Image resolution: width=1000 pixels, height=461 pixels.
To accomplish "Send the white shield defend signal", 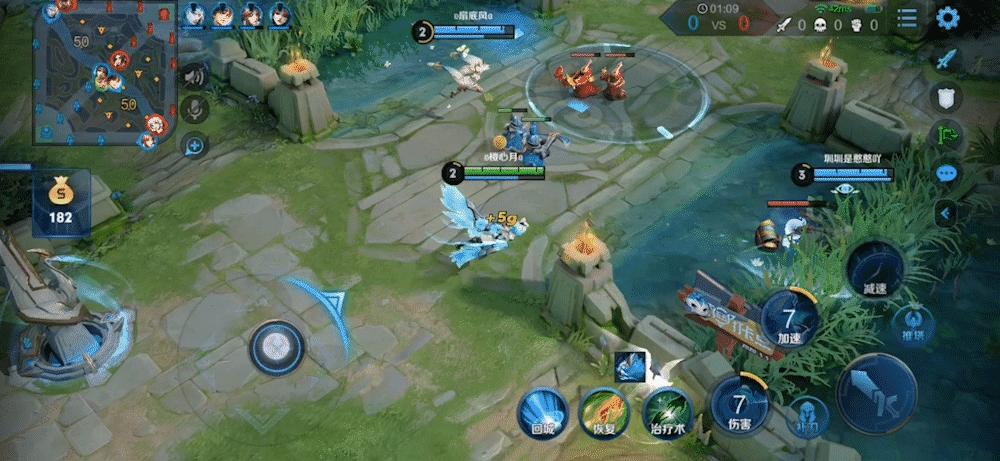I will pyautogui.click(x=946, y=96).
